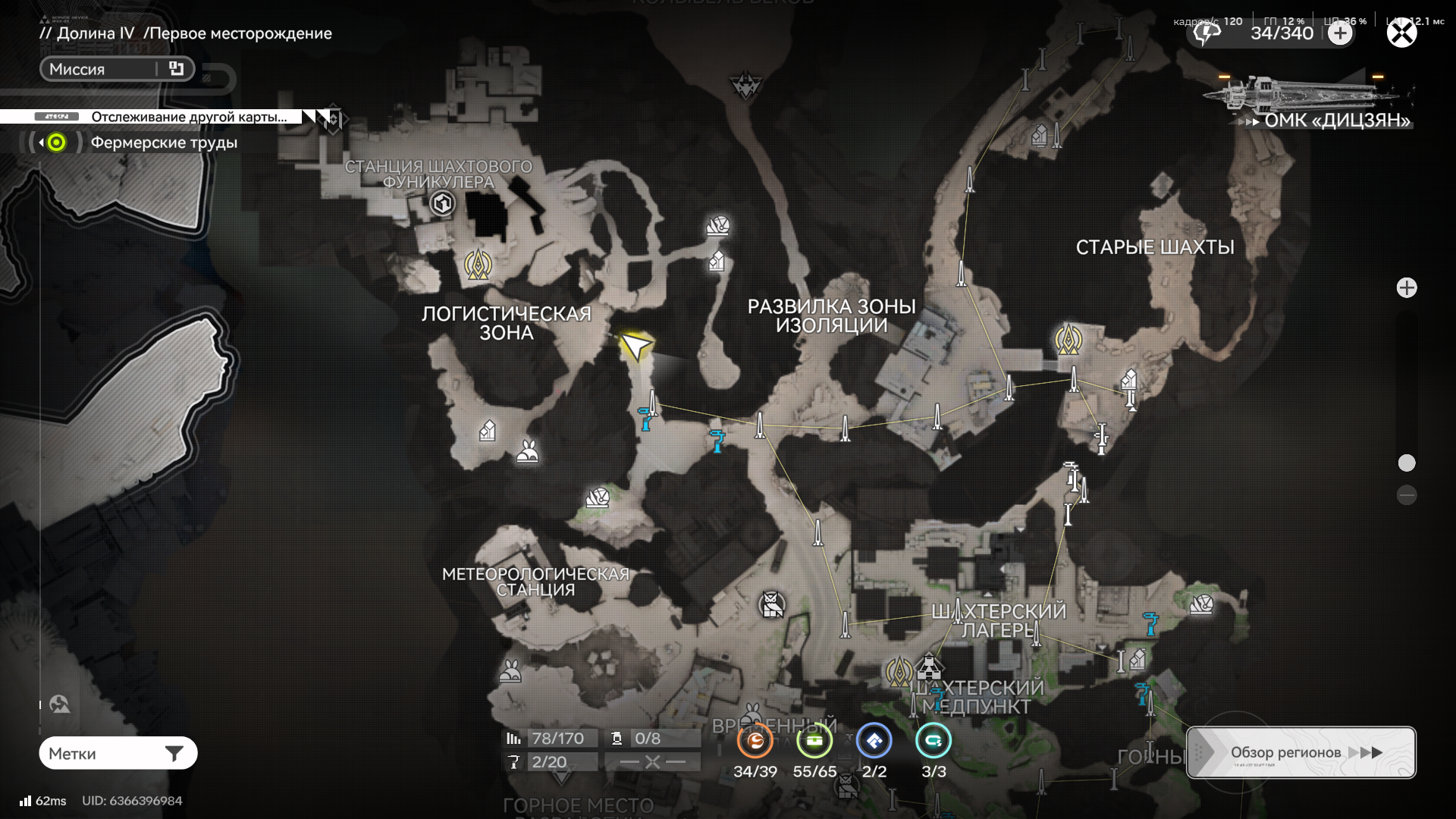Zoom in the map with plus button
The height and width of the screenshot is (819, 1456).
(x=1407, y=288)
